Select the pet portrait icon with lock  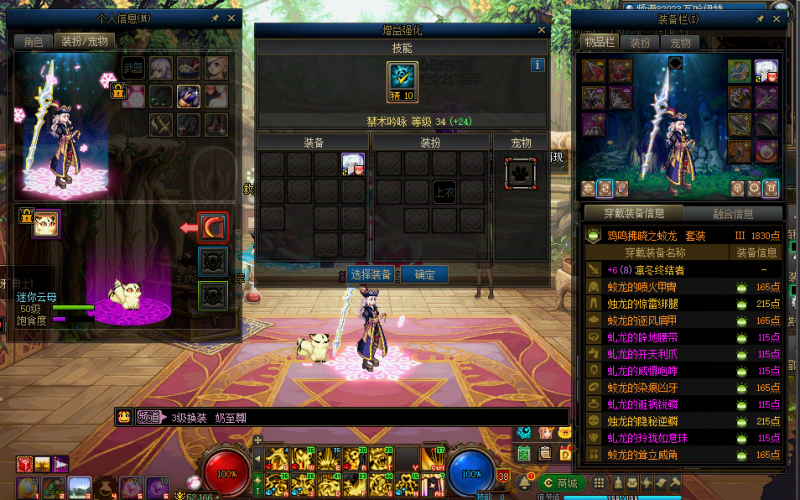(x=45, y=223)
